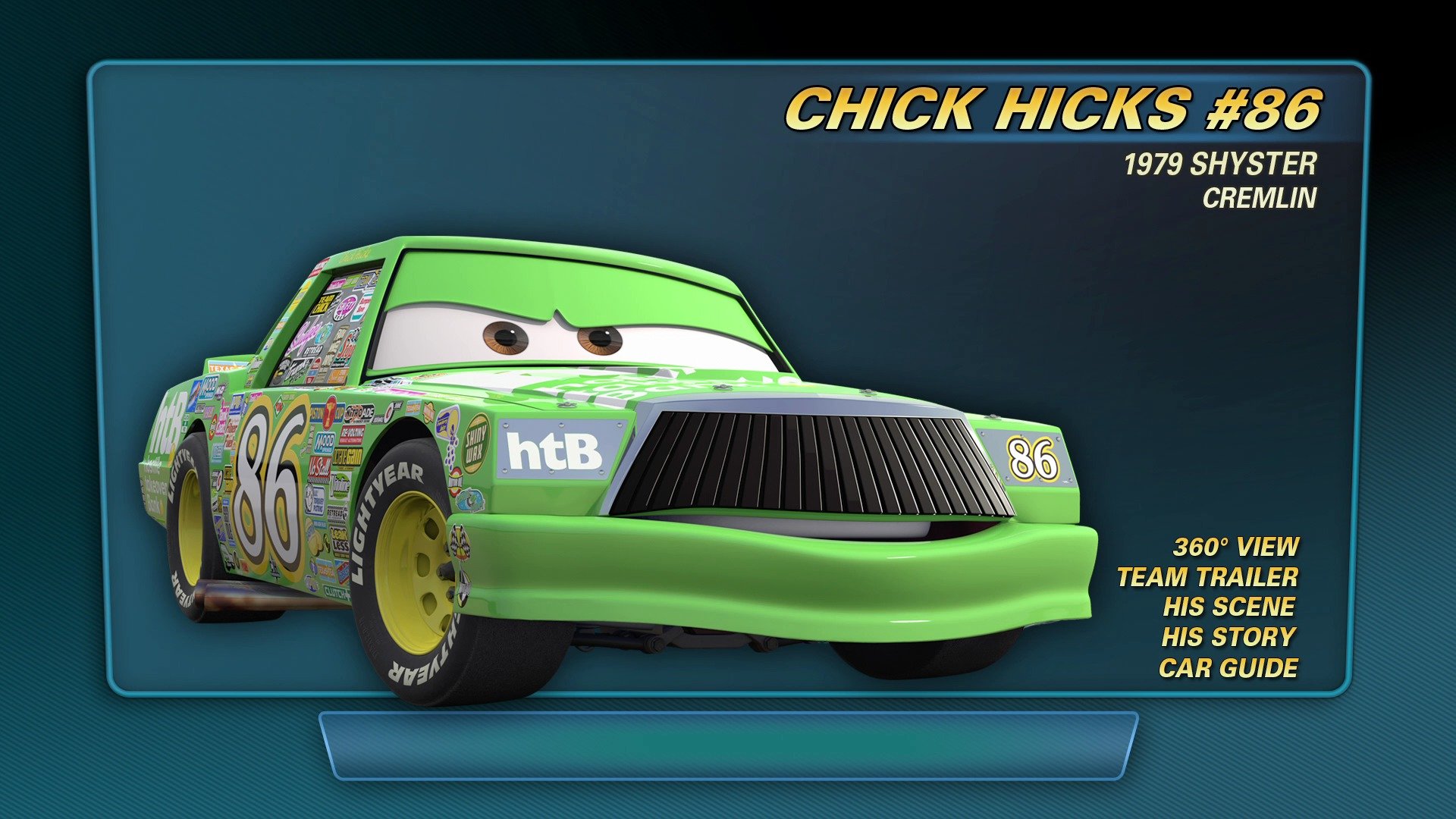
Task: Open the Car Guide
Action: 1228,667
